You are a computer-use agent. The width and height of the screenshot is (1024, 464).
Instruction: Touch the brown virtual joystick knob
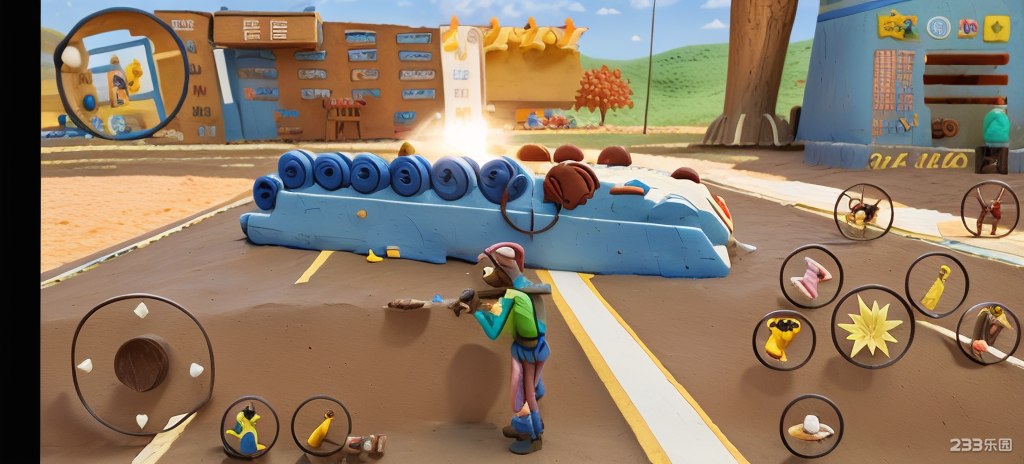click(x=141, y=364)
